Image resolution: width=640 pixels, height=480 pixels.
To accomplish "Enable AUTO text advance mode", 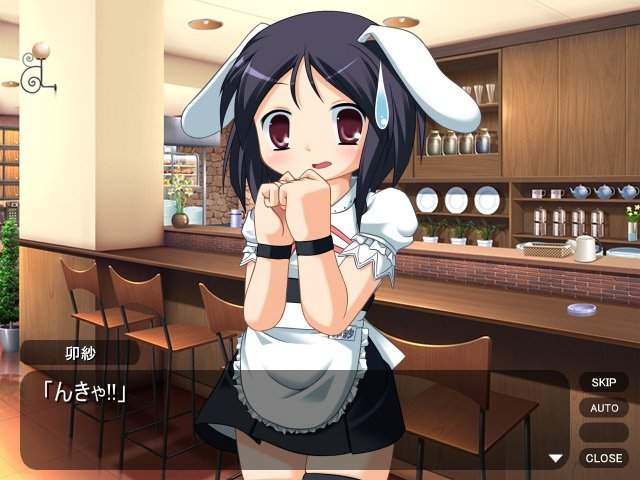I will click(603, 408).
